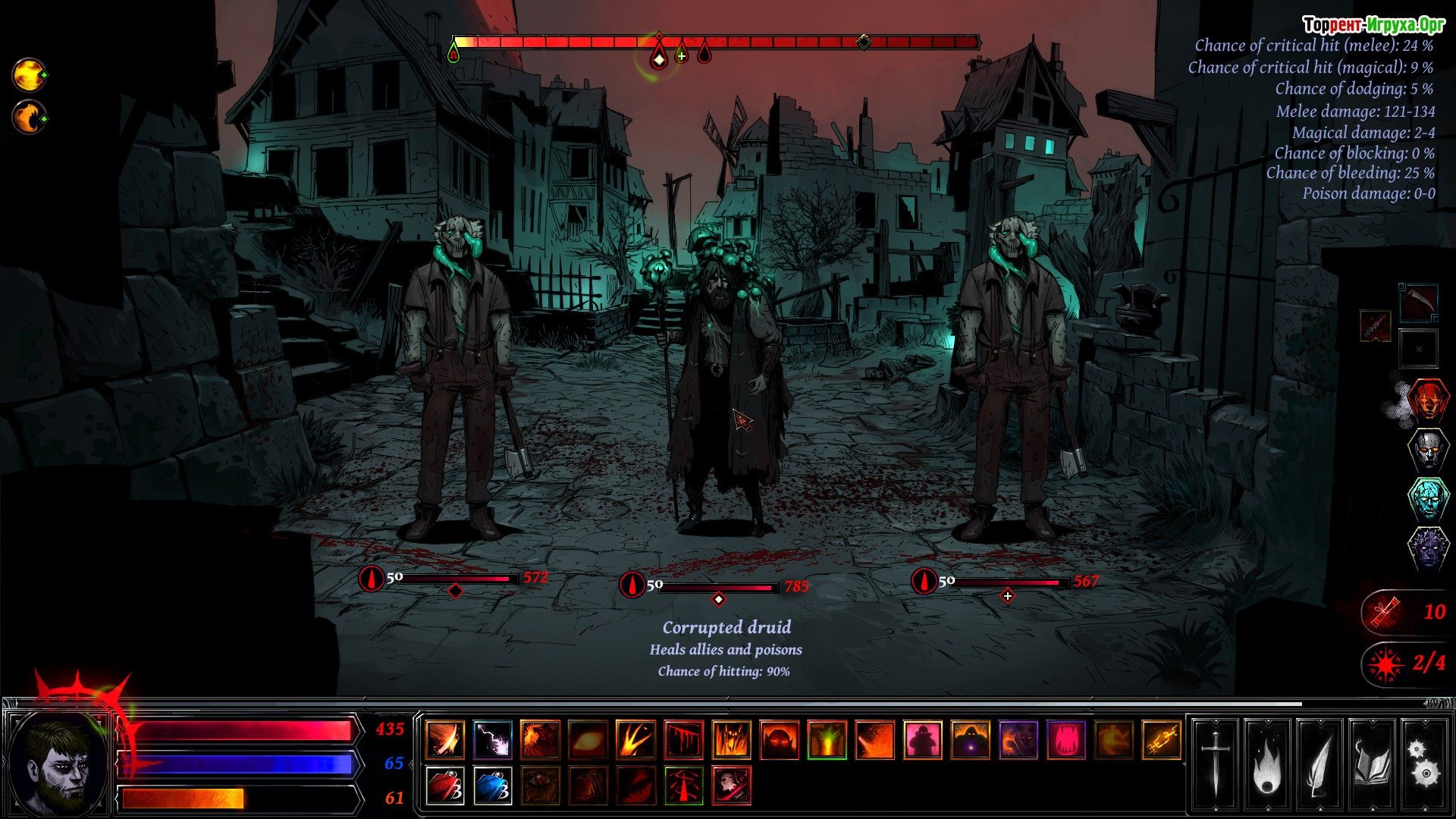Select the pink fanged mouth skill
This screenshot has height=819, width=1456.
click(x=1065, y=739)
